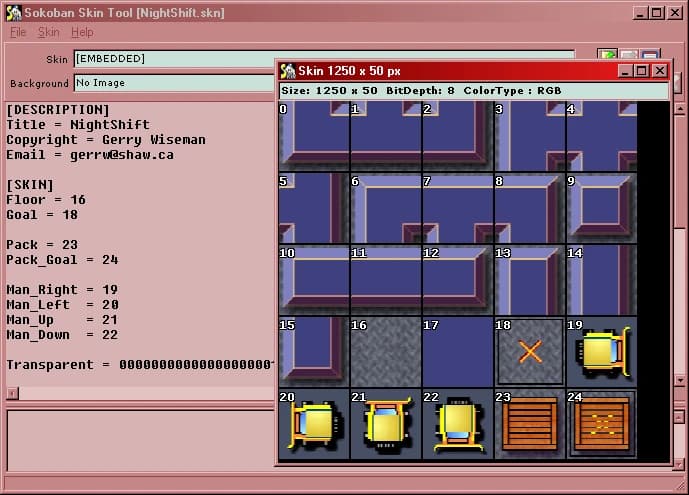Open the Help menu

tap(82, 32)
